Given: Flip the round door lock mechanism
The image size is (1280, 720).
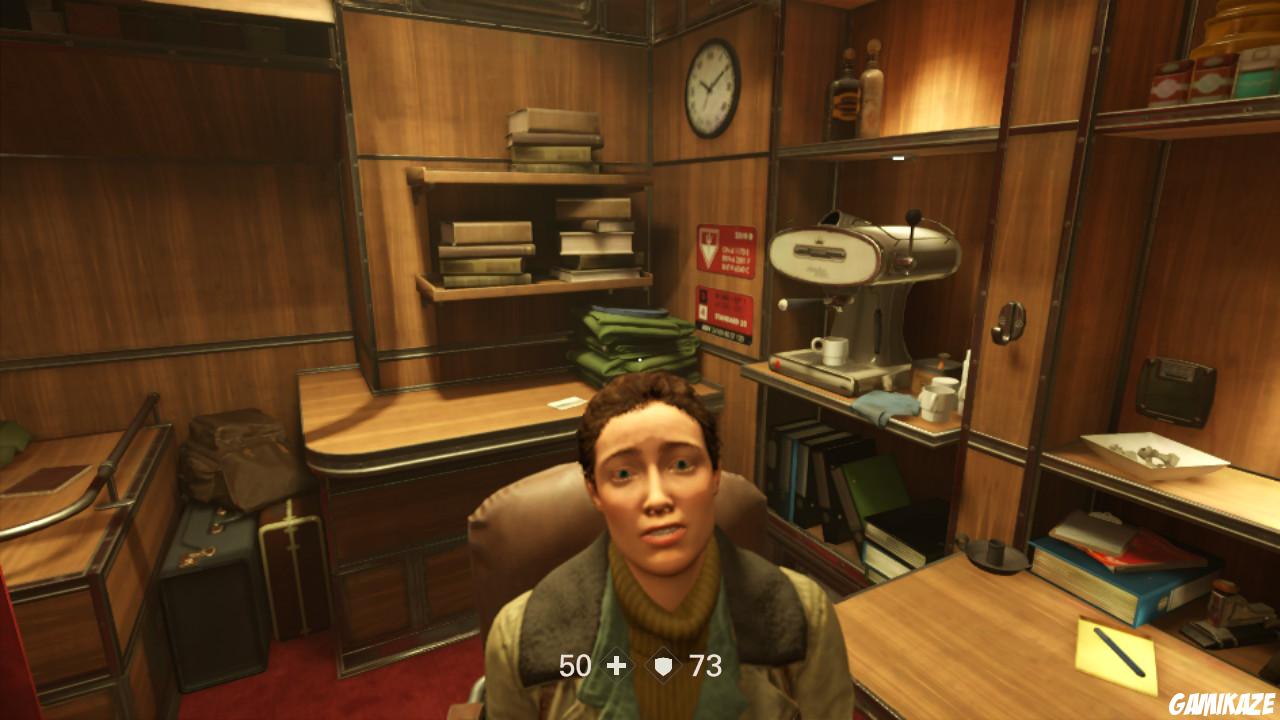Looking at the screenshot, I should tap(1015, 322).
